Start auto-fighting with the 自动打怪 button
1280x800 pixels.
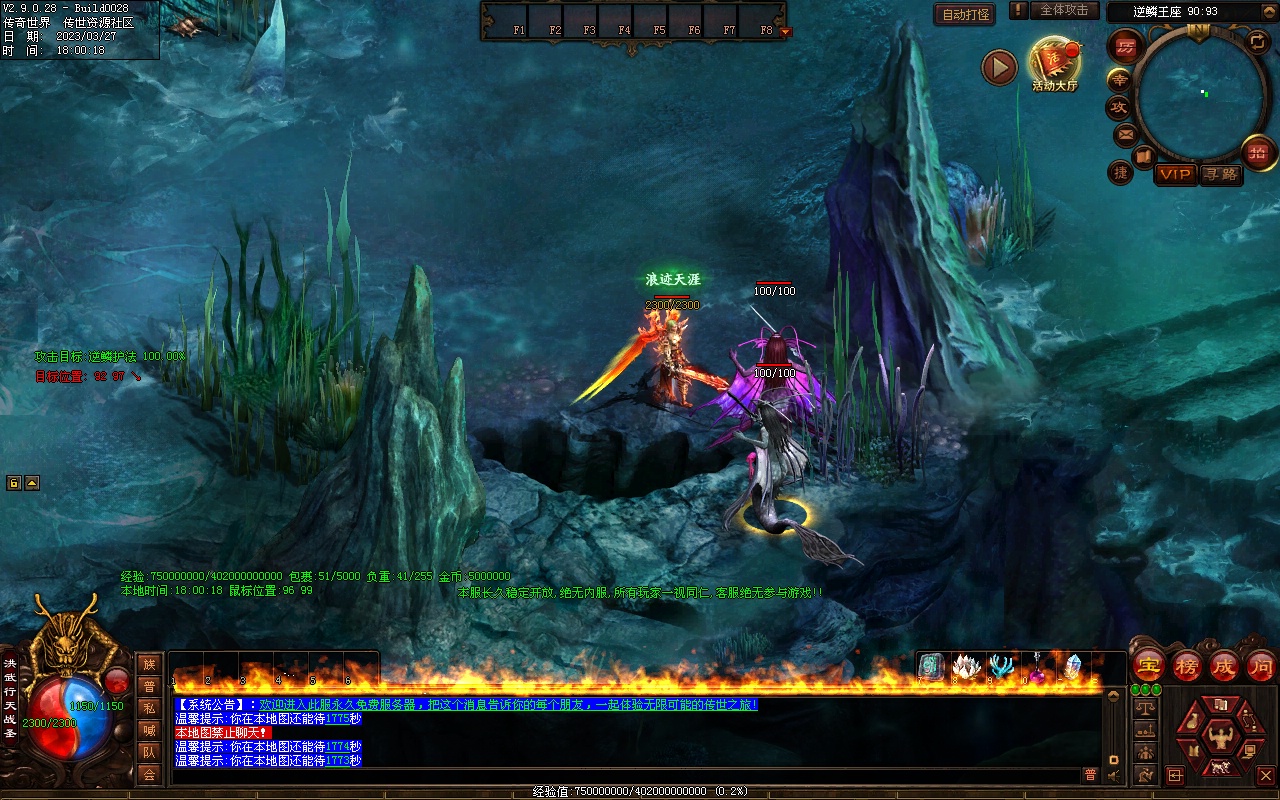[965, 14]
